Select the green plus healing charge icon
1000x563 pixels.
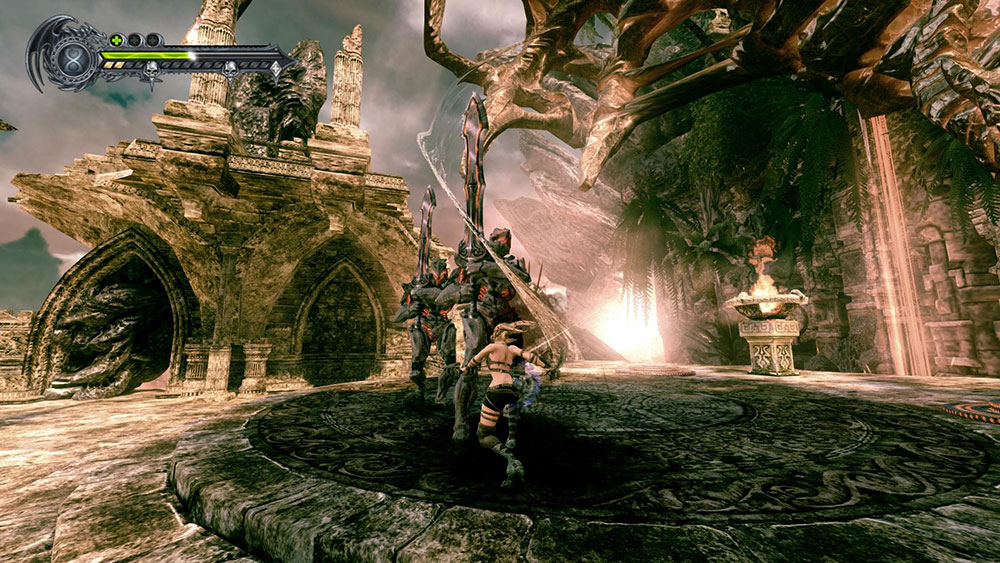[116, 40]
